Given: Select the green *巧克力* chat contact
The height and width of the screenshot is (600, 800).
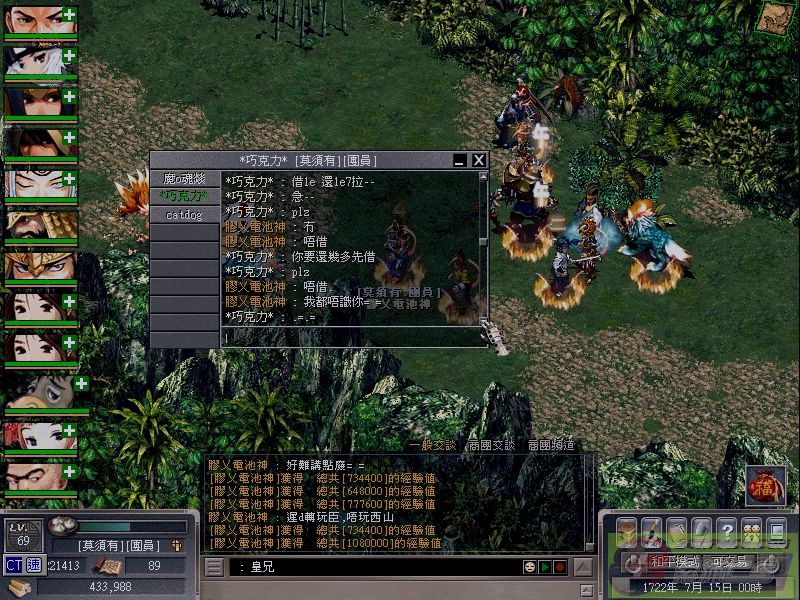Looking at the screenshot, I should pyautogui.click(x=184, y=196).
